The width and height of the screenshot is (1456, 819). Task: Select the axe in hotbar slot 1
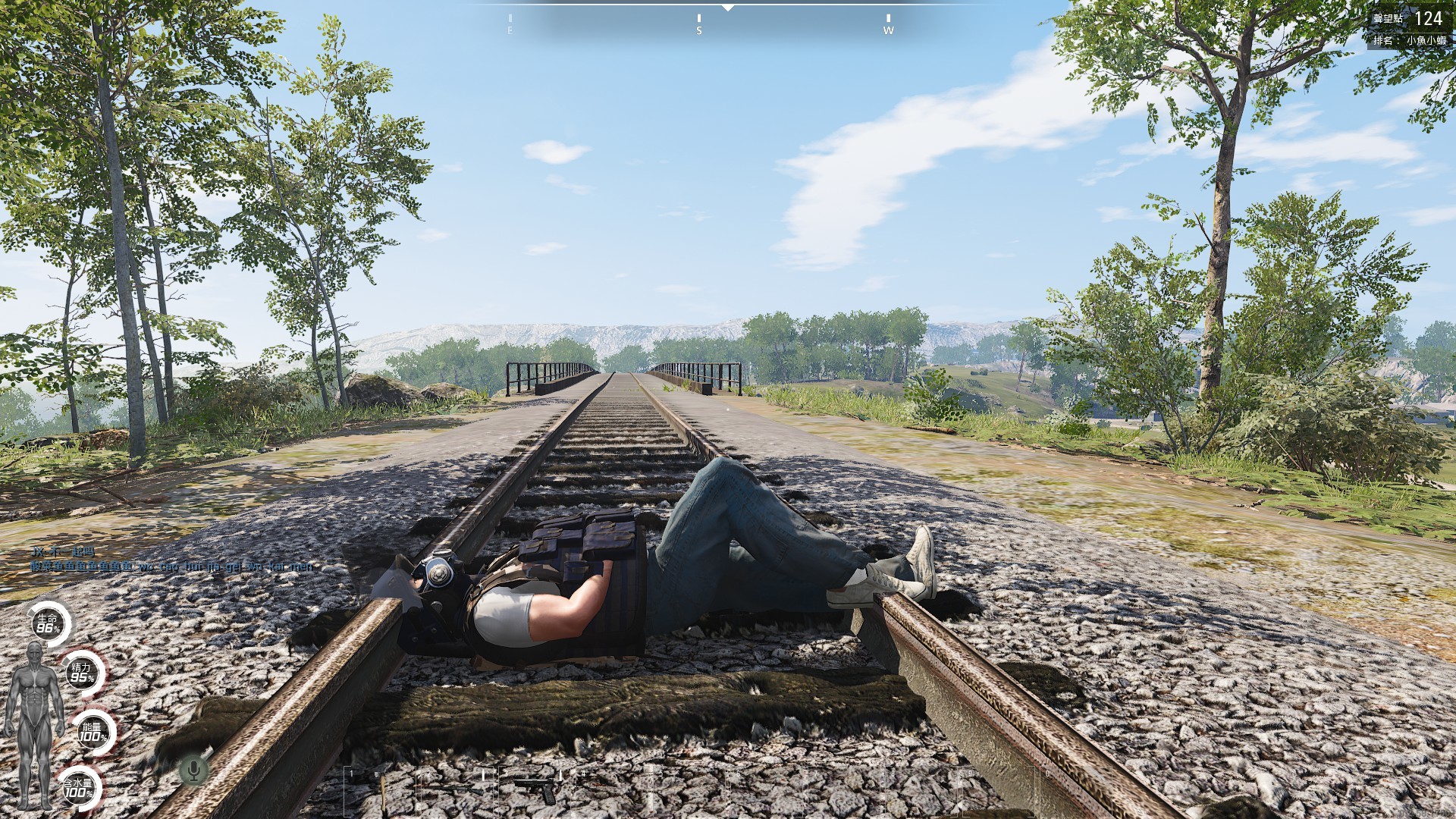click(381, 789)
